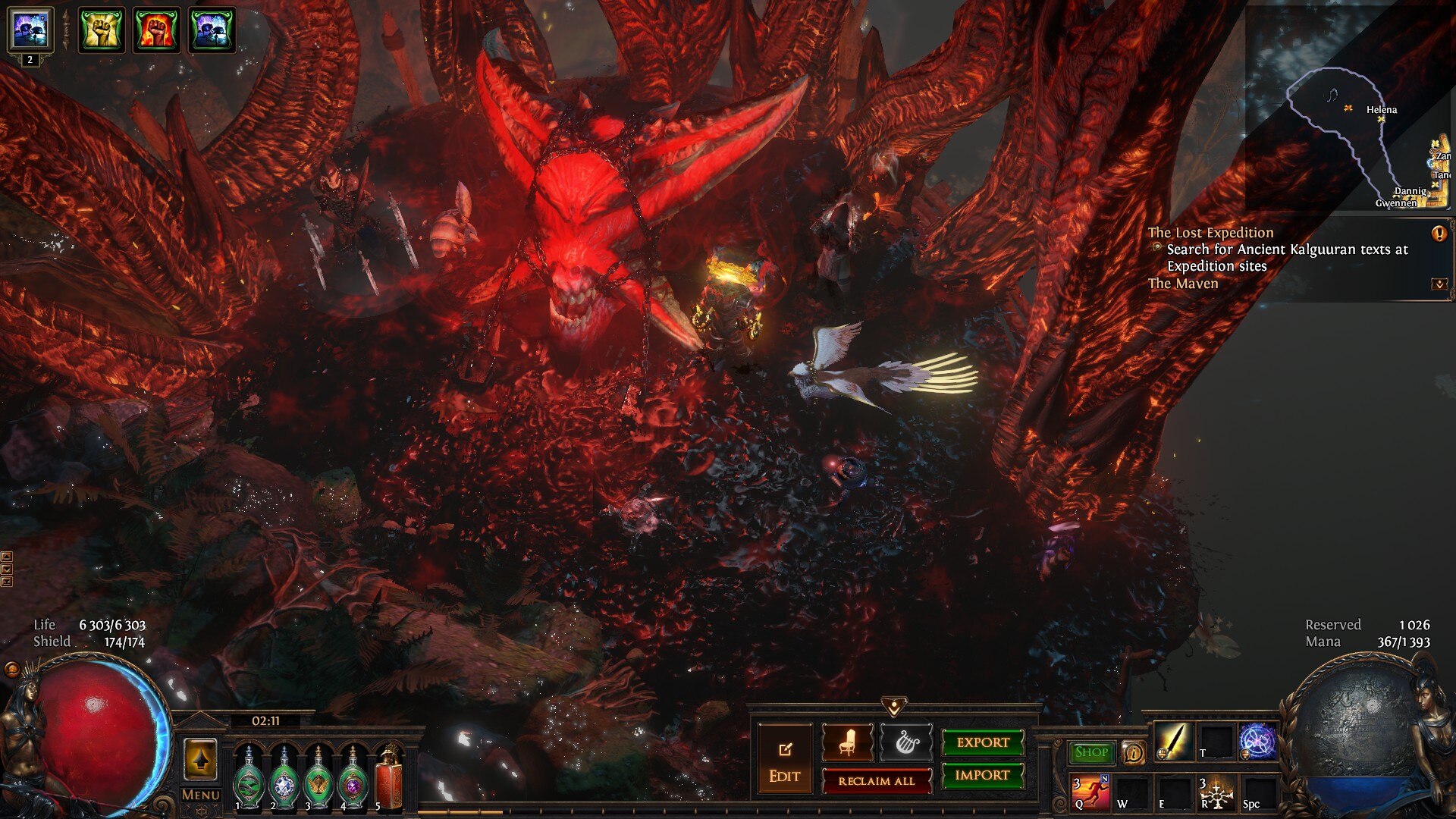The width and height of the screenshot is (1456, 819).
Task: Open the Menu button
Action: coord(201,795)
